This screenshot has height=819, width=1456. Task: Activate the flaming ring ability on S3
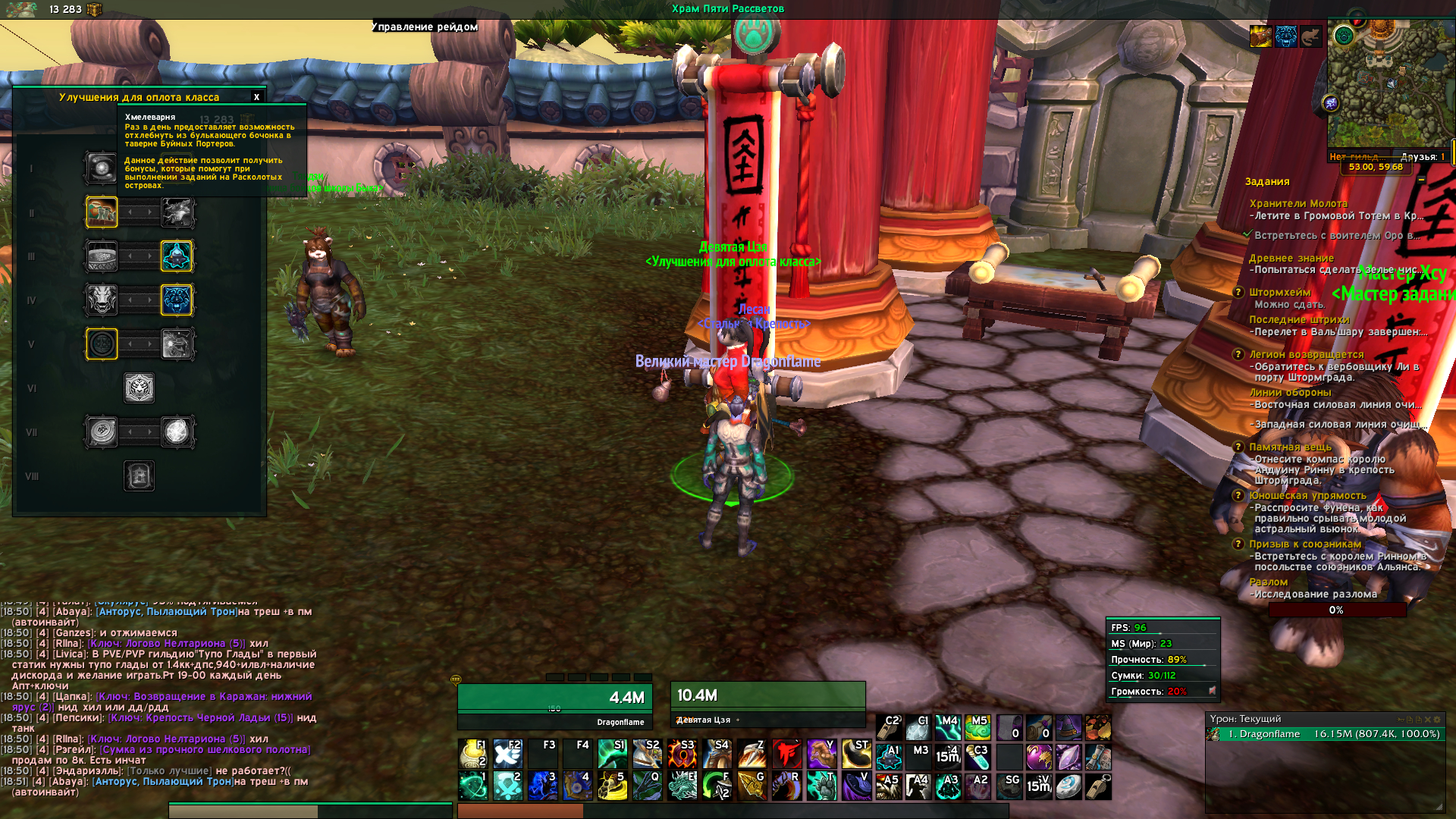pyautogui.click(x=682, y=755)
